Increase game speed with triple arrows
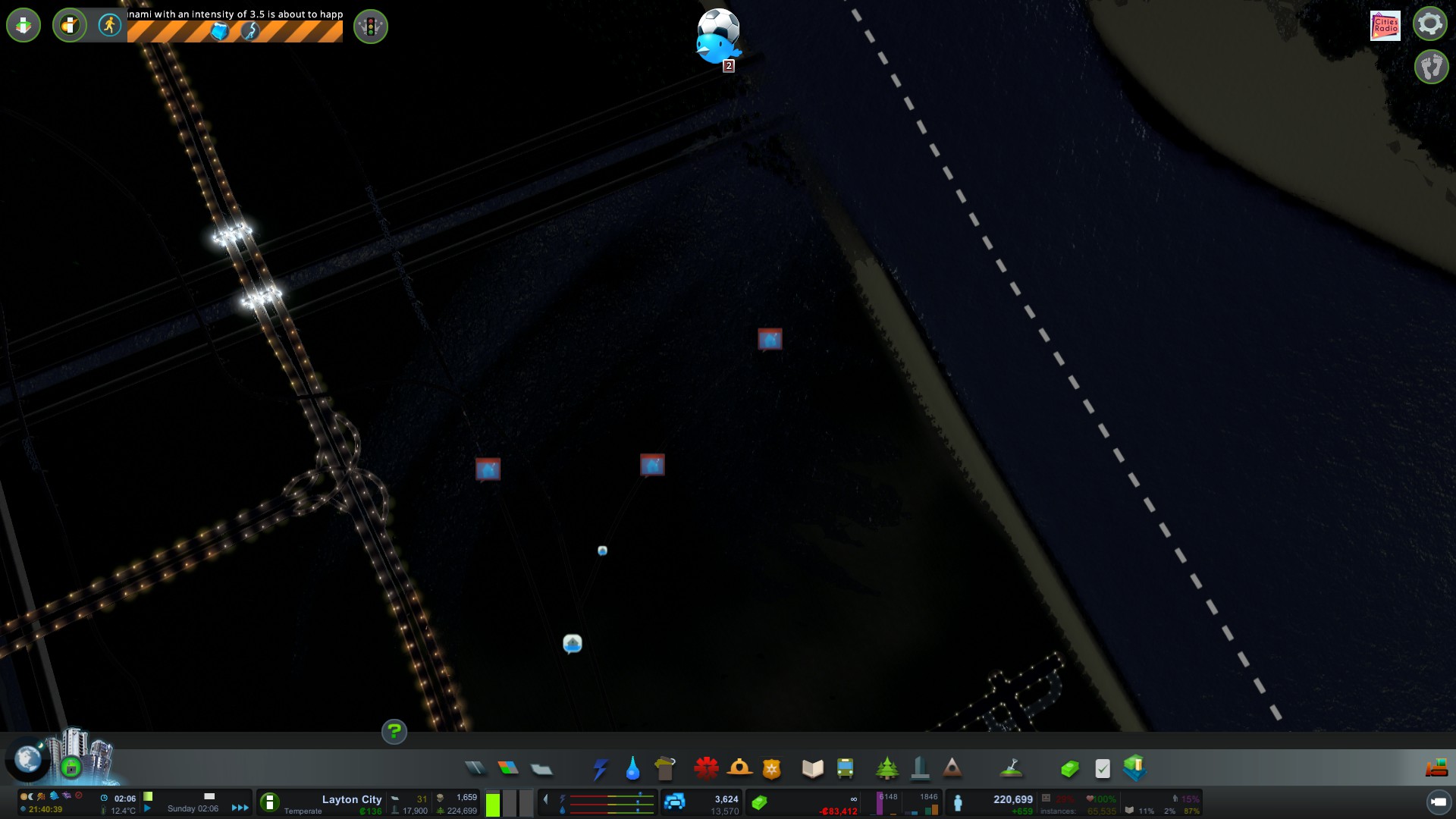This screenshot has width=1456, height=819. coord(240,808)
